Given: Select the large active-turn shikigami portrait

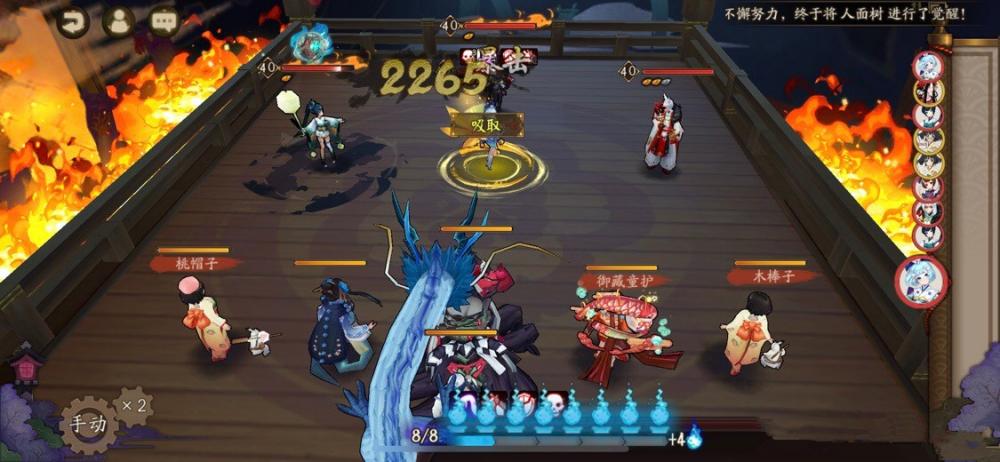Looking at the screenshot, I should point(921,282).
